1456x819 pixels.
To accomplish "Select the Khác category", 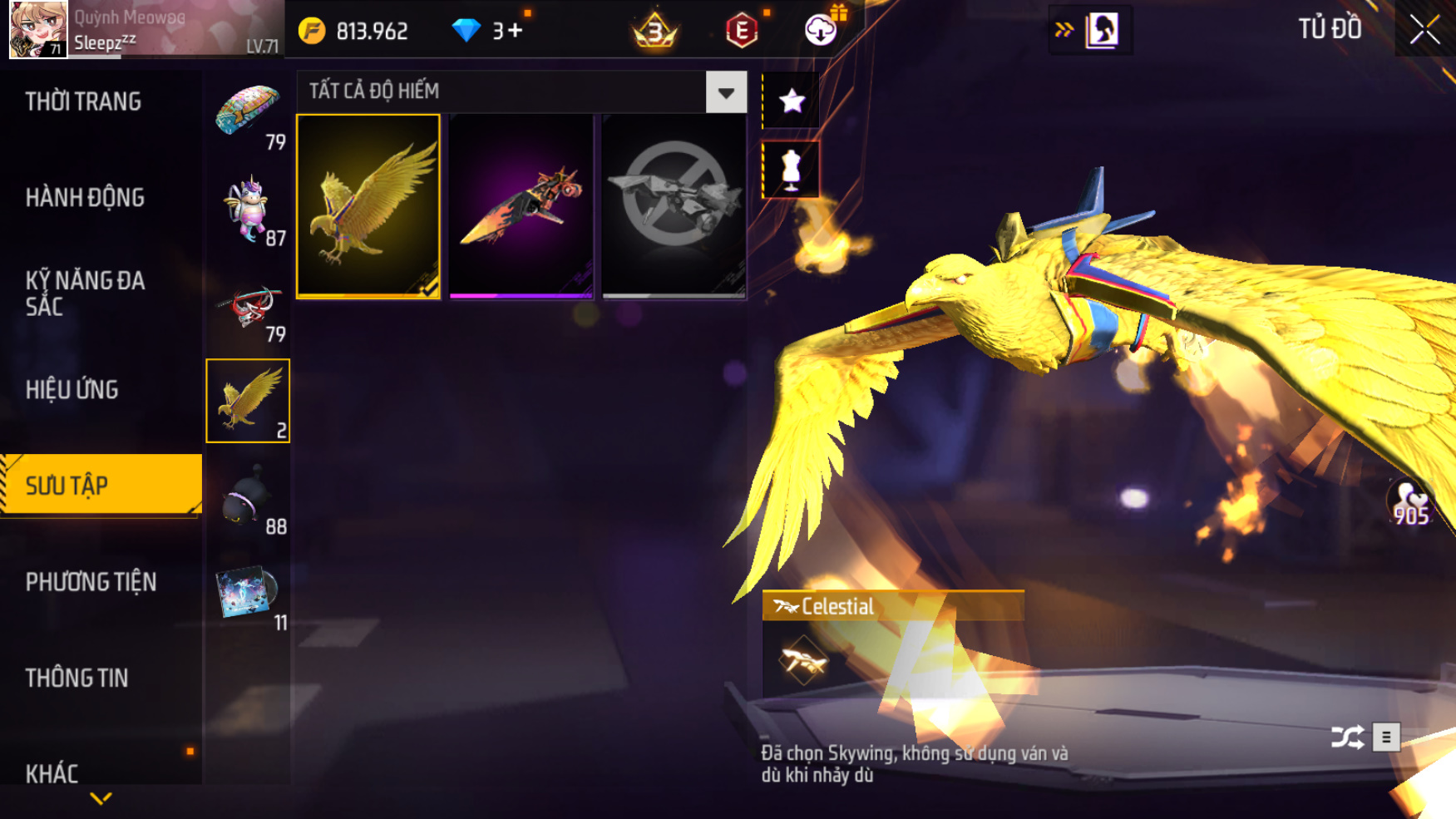I will (x=52, y=773).
